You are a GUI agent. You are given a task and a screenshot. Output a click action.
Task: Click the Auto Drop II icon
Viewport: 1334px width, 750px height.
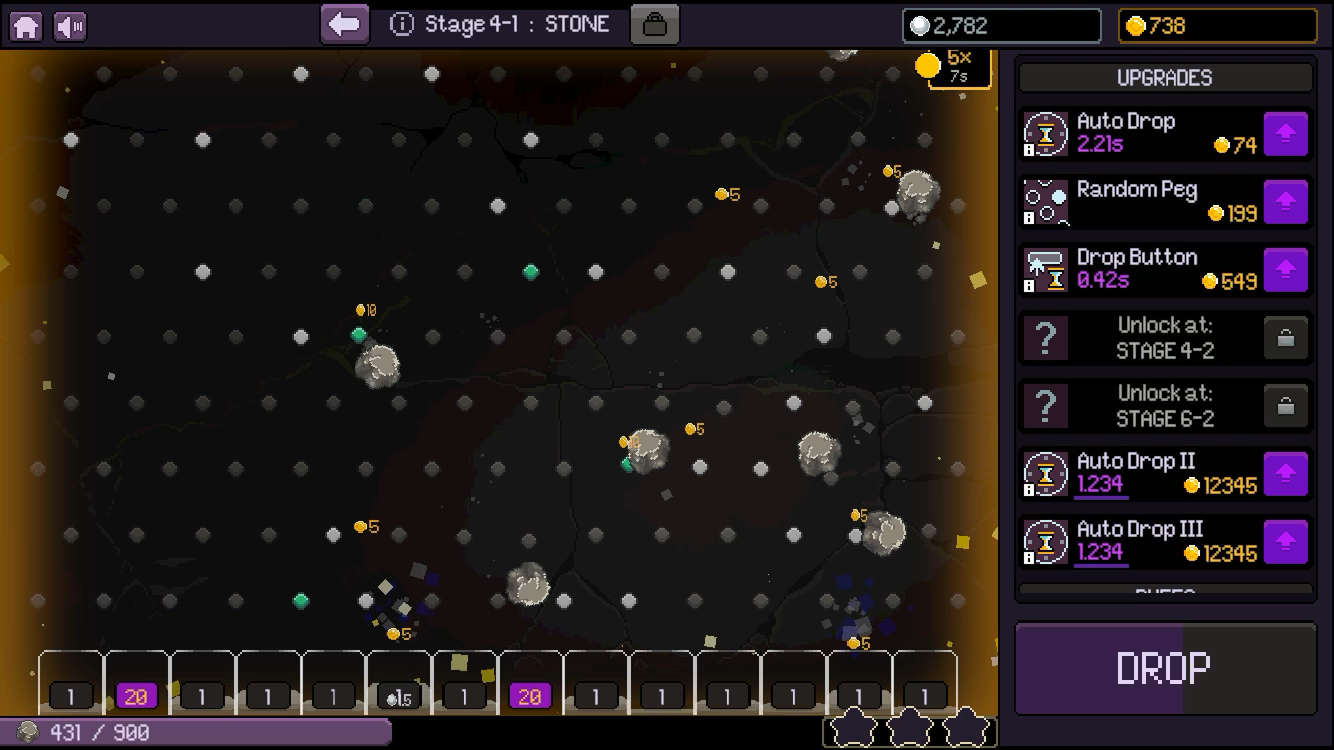click(x=1045, y=473)
